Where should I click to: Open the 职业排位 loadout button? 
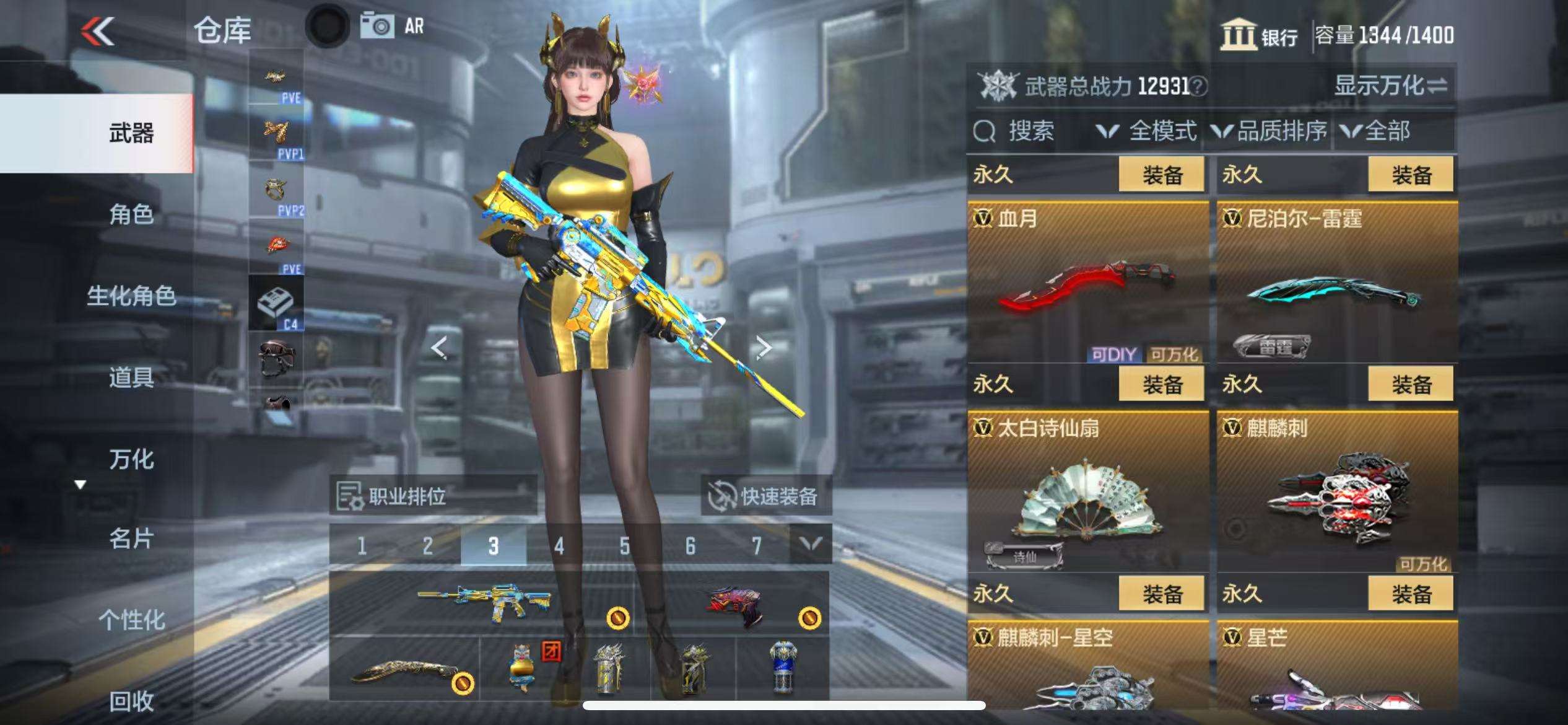click(432, 496)
